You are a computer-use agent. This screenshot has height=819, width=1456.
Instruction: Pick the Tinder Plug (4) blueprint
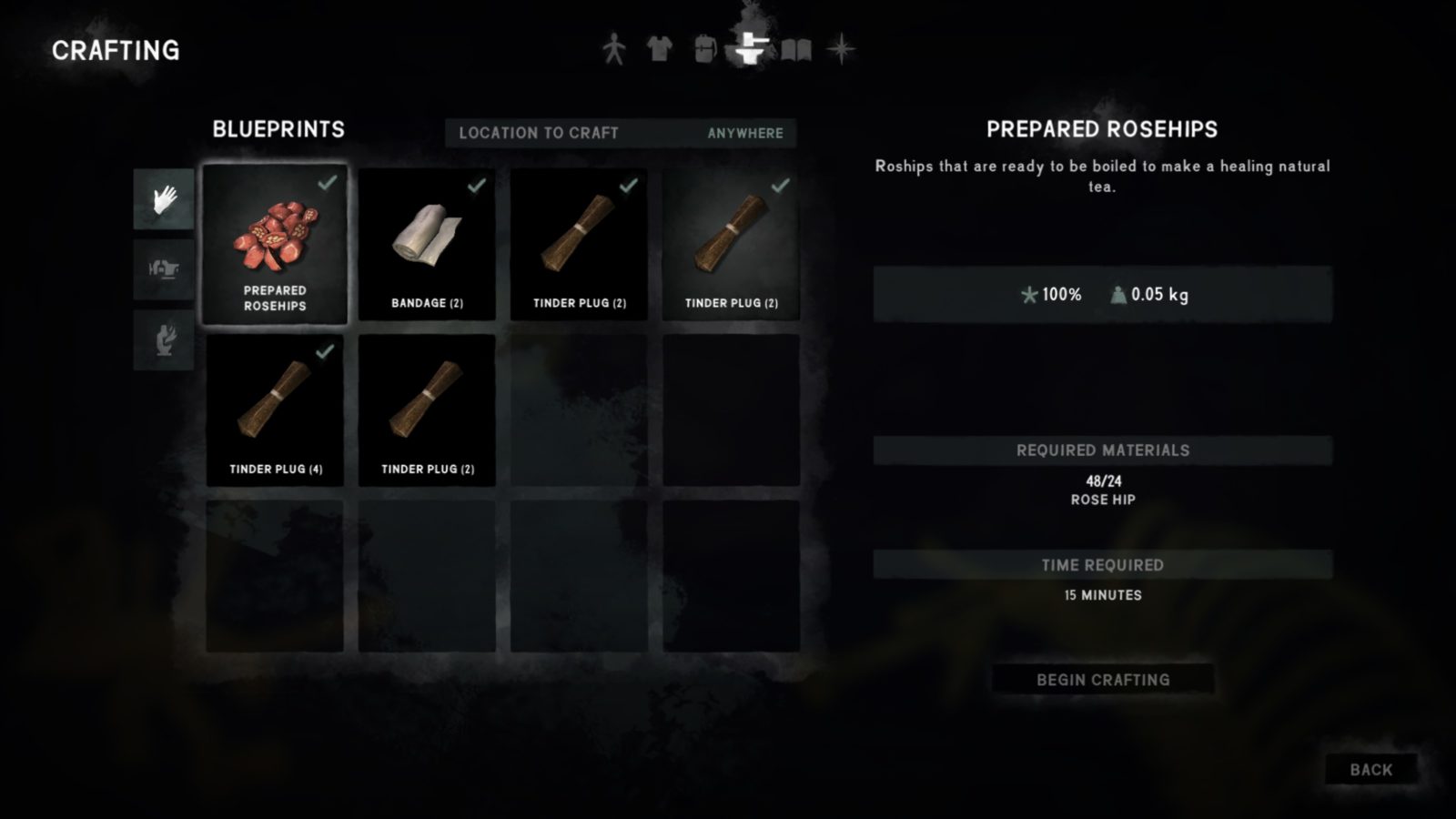(275, 410)
